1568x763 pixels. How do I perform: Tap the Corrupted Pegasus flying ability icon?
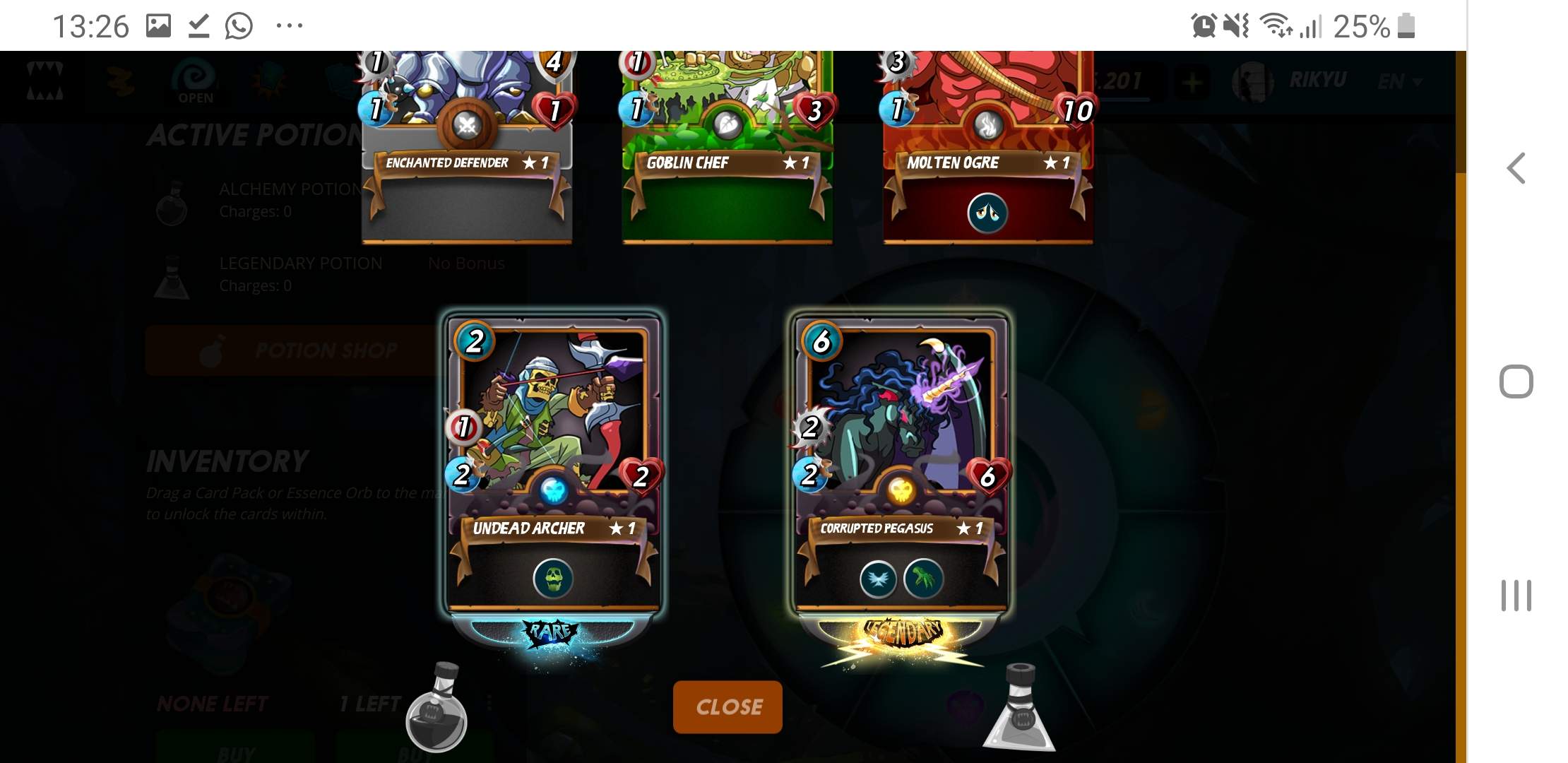pyautogui.click(x=878, y=579)
